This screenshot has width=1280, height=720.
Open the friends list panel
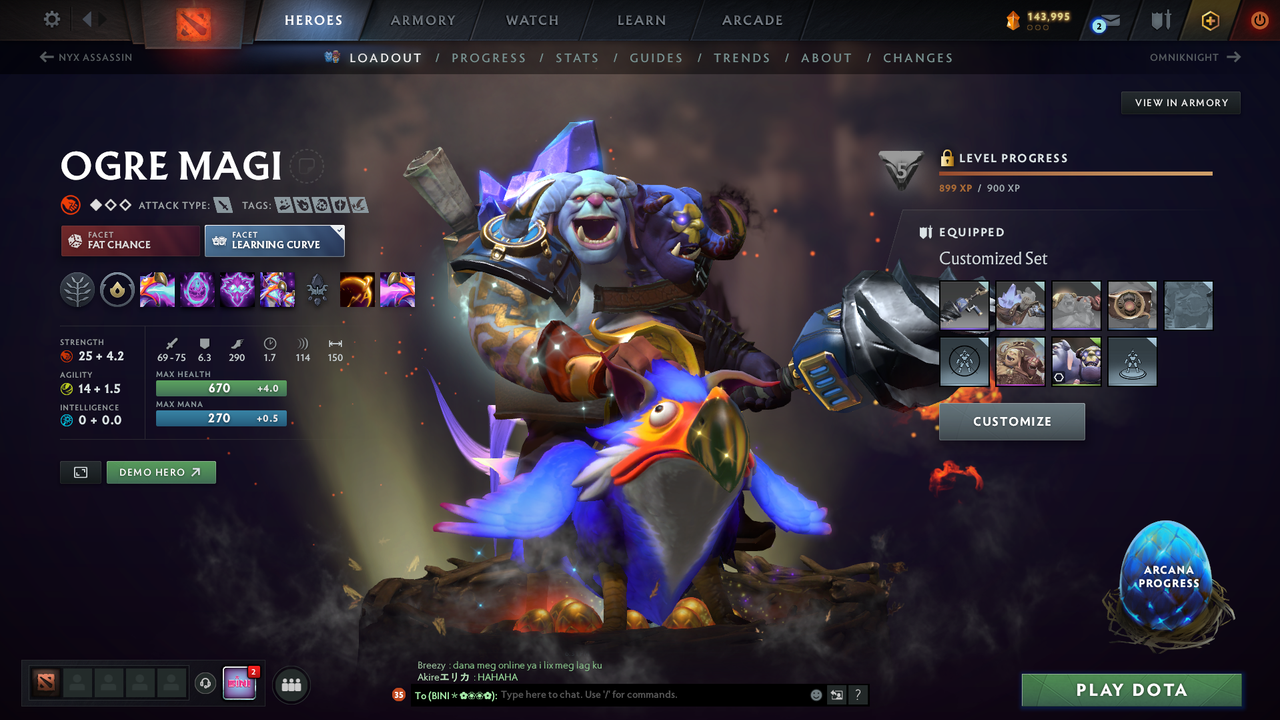coord(291,684)
